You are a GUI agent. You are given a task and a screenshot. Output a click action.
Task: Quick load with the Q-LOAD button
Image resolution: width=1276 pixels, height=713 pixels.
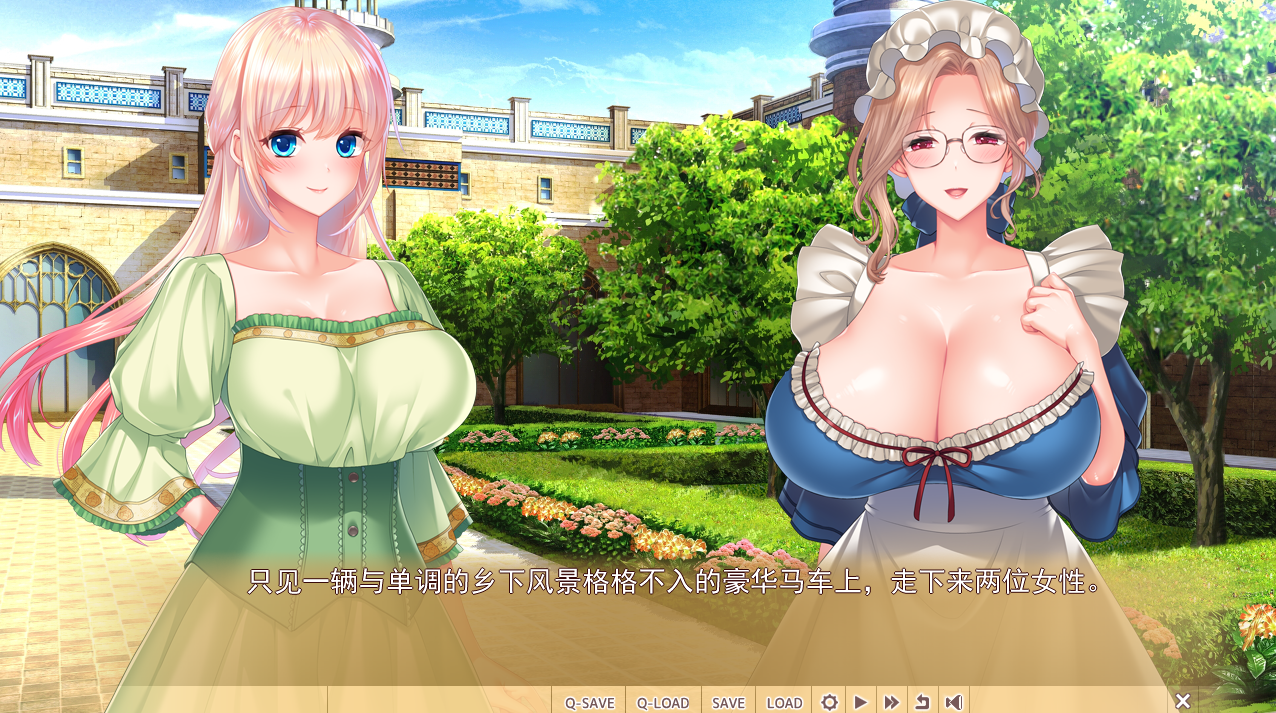point(663,702)
